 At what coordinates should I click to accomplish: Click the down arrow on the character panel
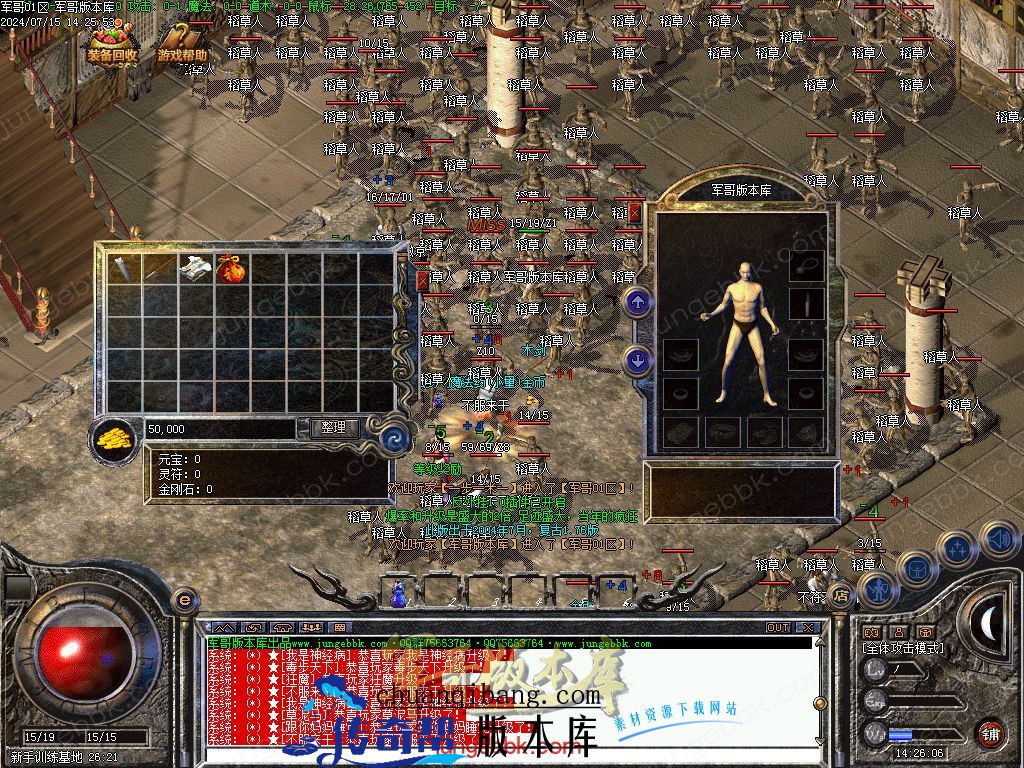pos(637,359)
